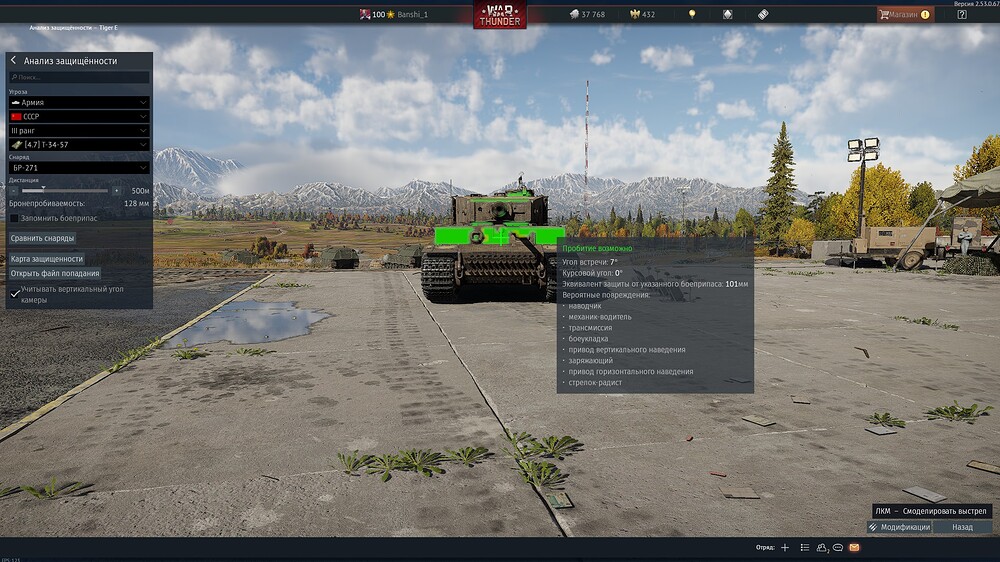The height and width of the screenshot is (562, 1000).
Task: Click Открыть файл попадания
Action: (x=55, y=273)
